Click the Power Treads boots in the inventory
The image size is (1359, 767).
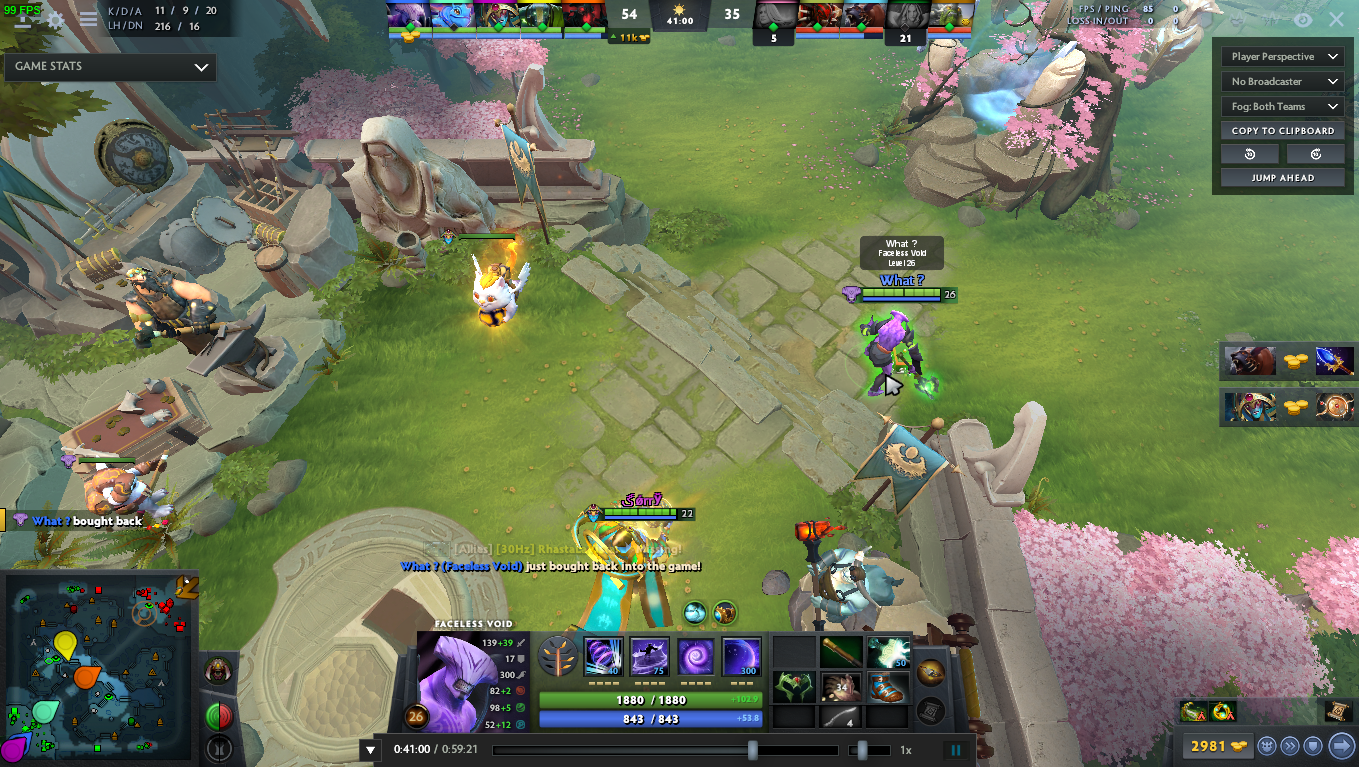tap(887, 688)
